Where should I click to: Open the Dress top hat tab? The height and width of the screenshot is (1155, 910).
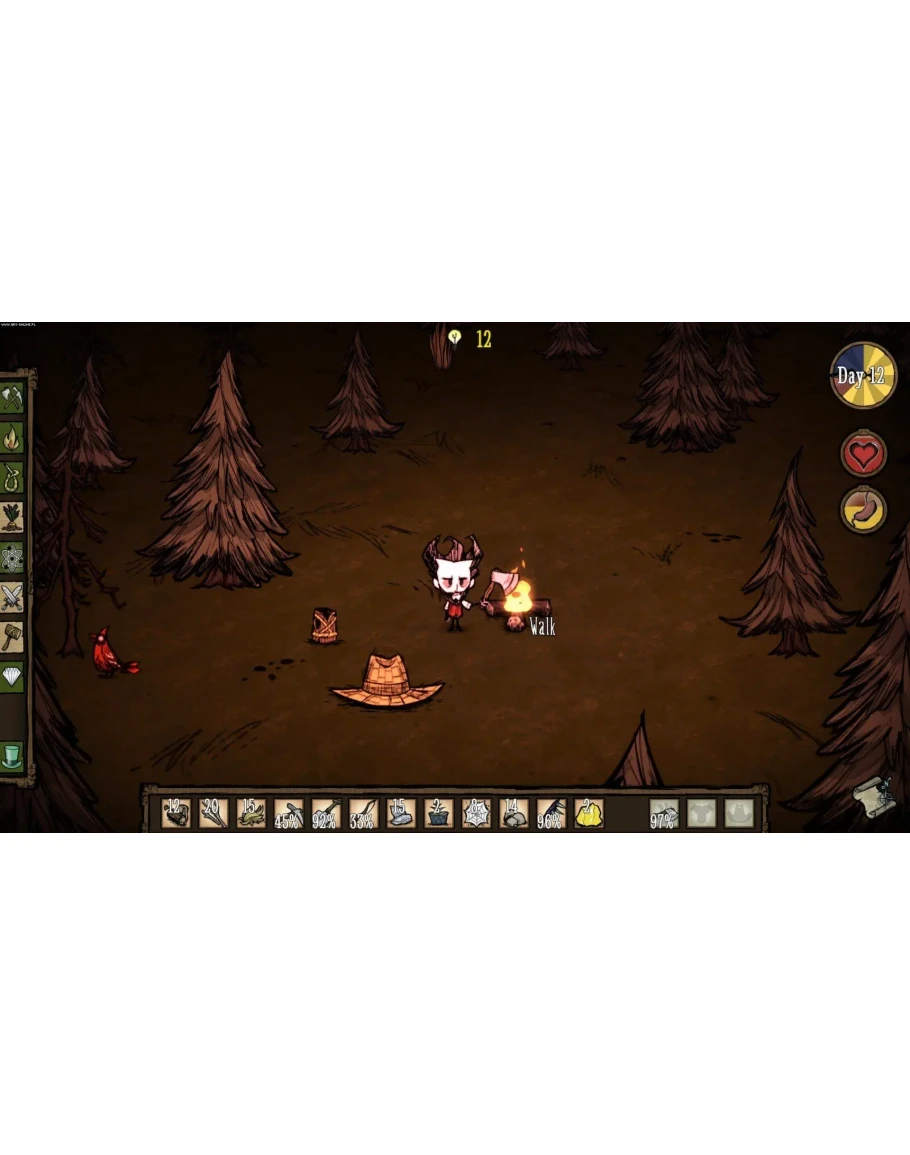[12, 755]
